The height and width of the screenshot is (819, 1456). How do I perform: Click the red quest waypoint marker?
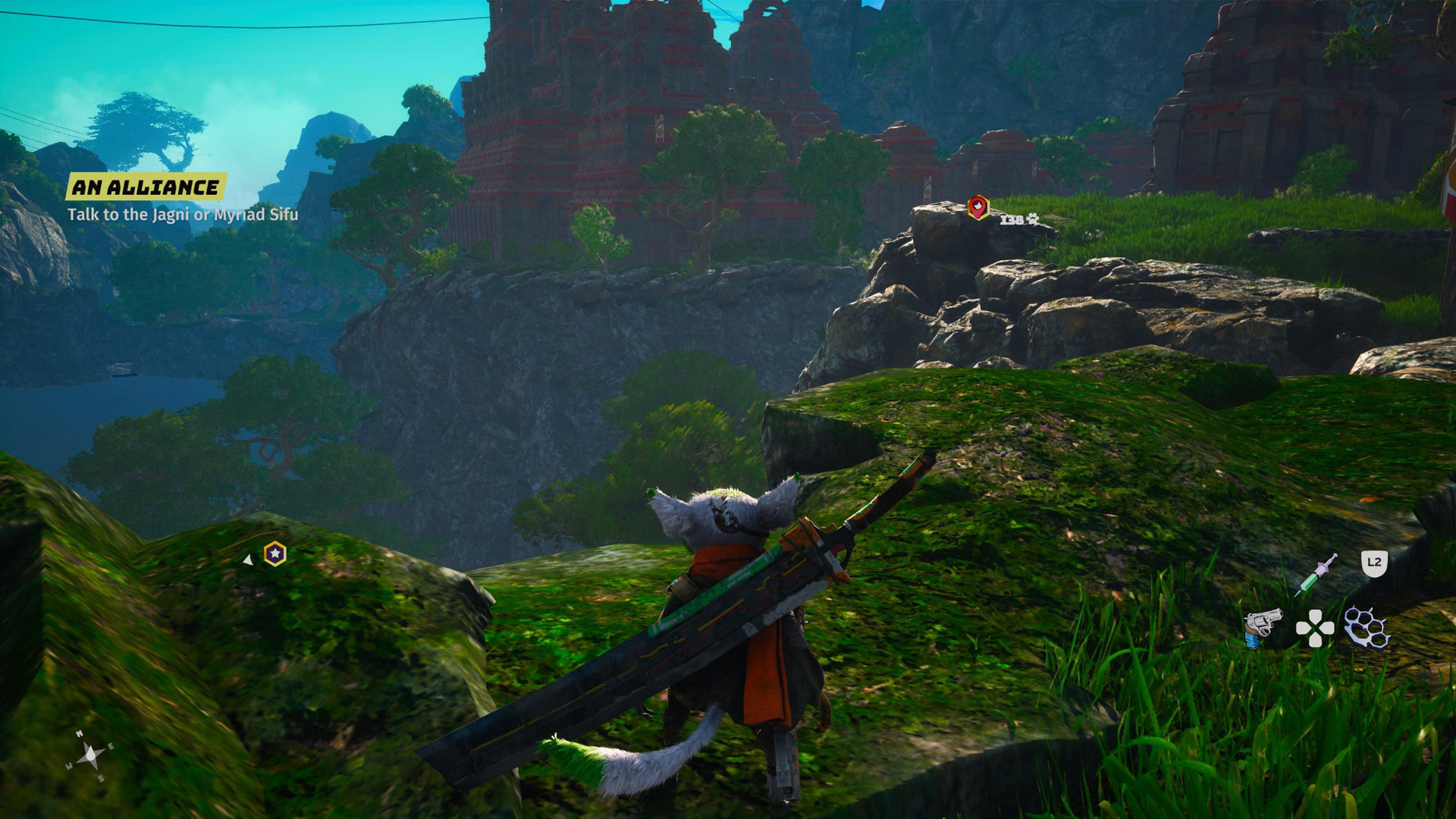tap(978, 206)
